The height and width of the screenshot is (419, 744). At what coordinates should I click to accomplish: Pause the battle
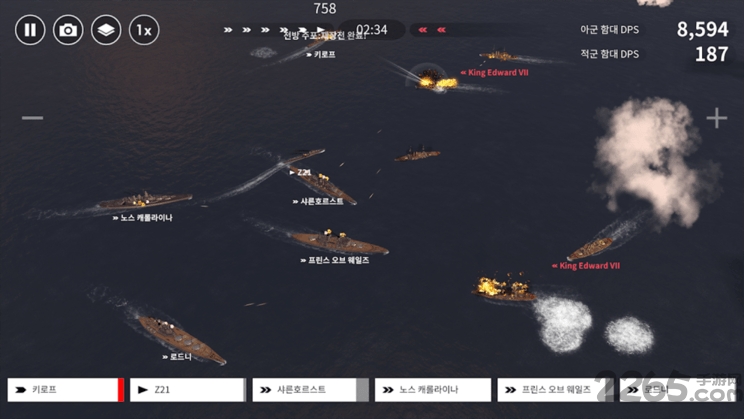30,30
